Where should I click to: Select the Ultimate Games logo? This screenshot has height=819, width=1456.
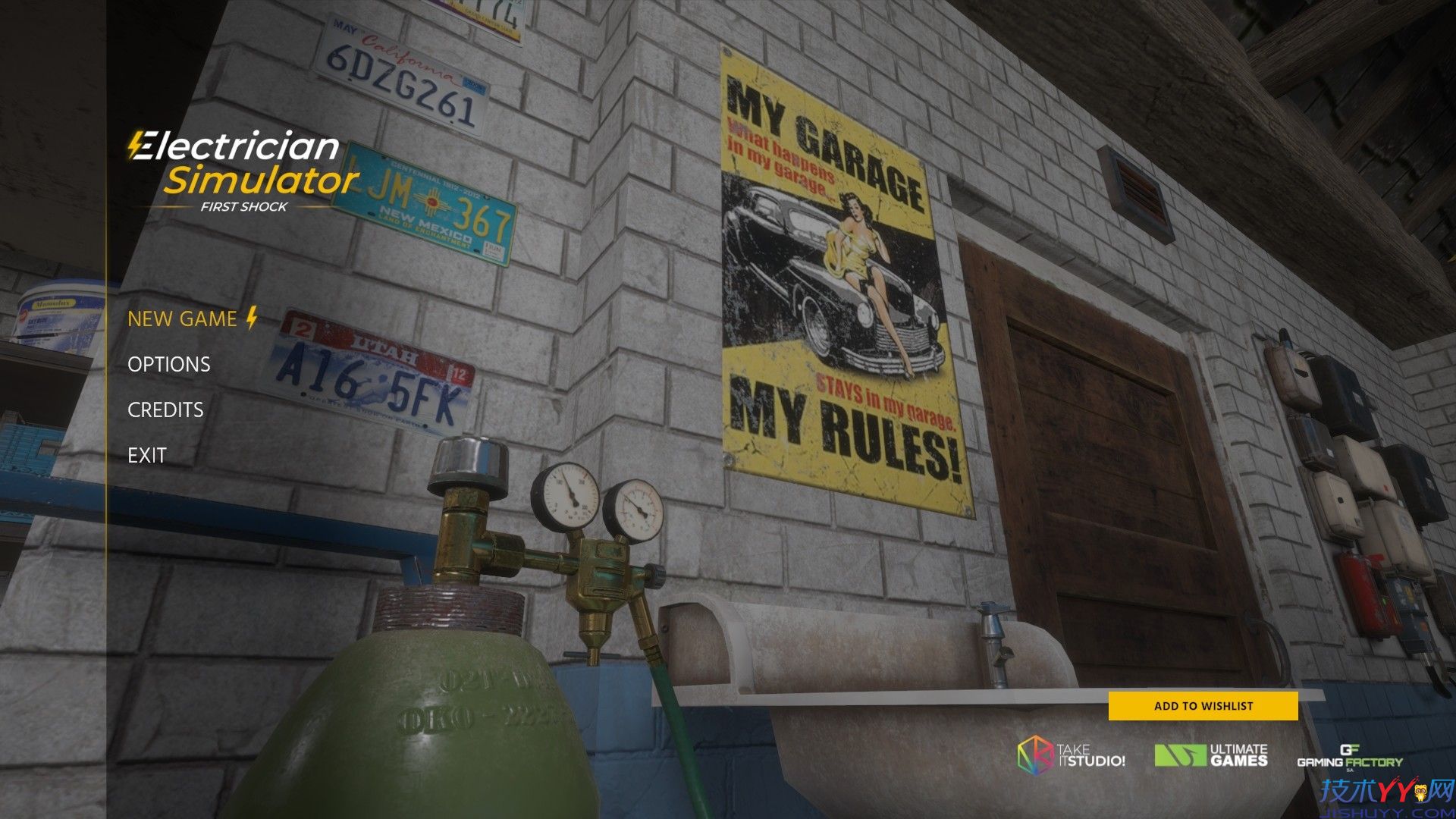pos(1211,755)
